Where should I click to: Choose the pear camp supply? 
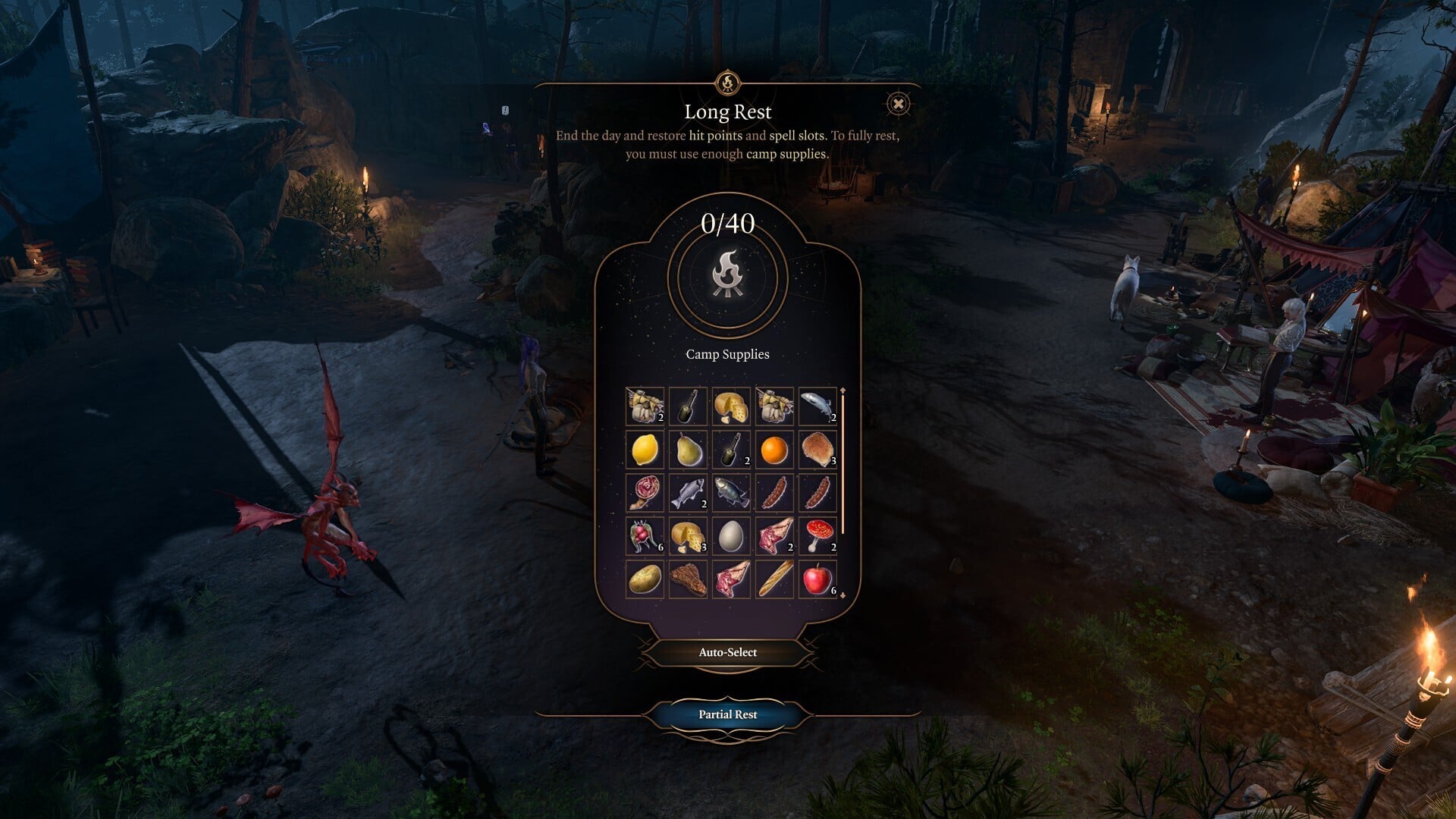click(689, 449)
